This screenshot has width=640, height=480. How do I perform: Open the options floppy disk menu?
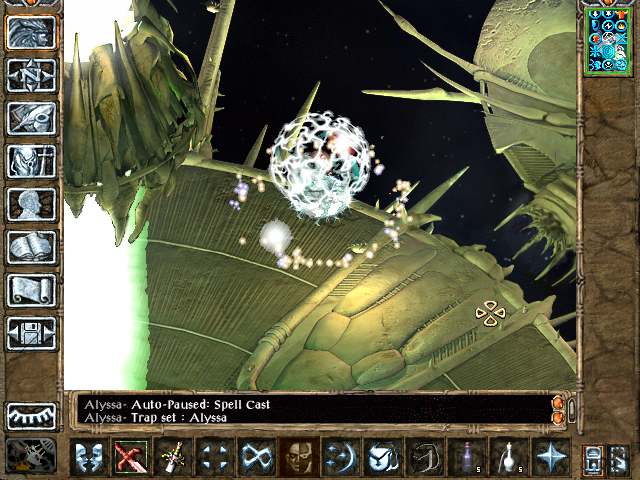[32, 333]
